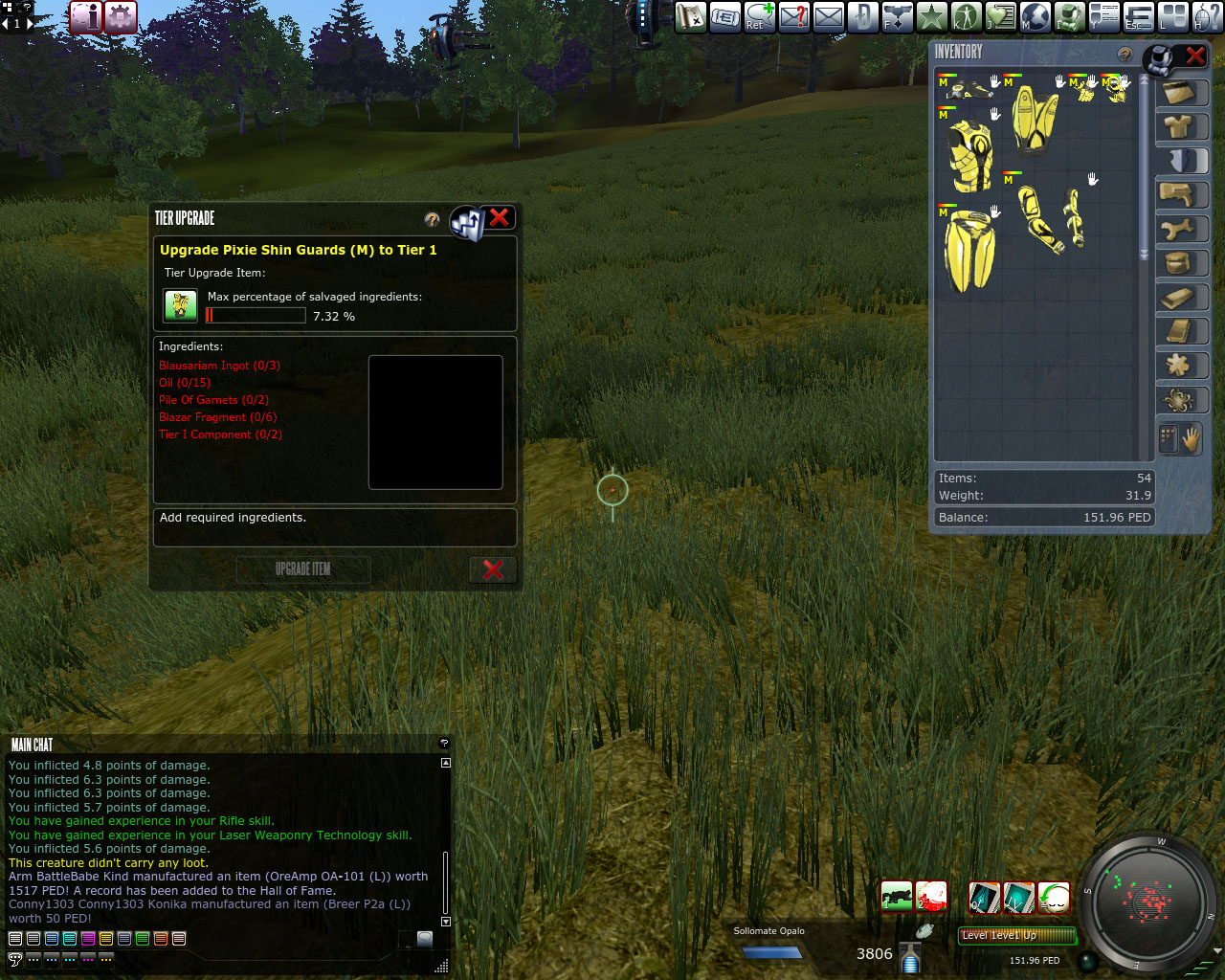The image size is (1225, 980).
Task: Switch to the clothing shirt inventory tab
Action: [1180, 126]
